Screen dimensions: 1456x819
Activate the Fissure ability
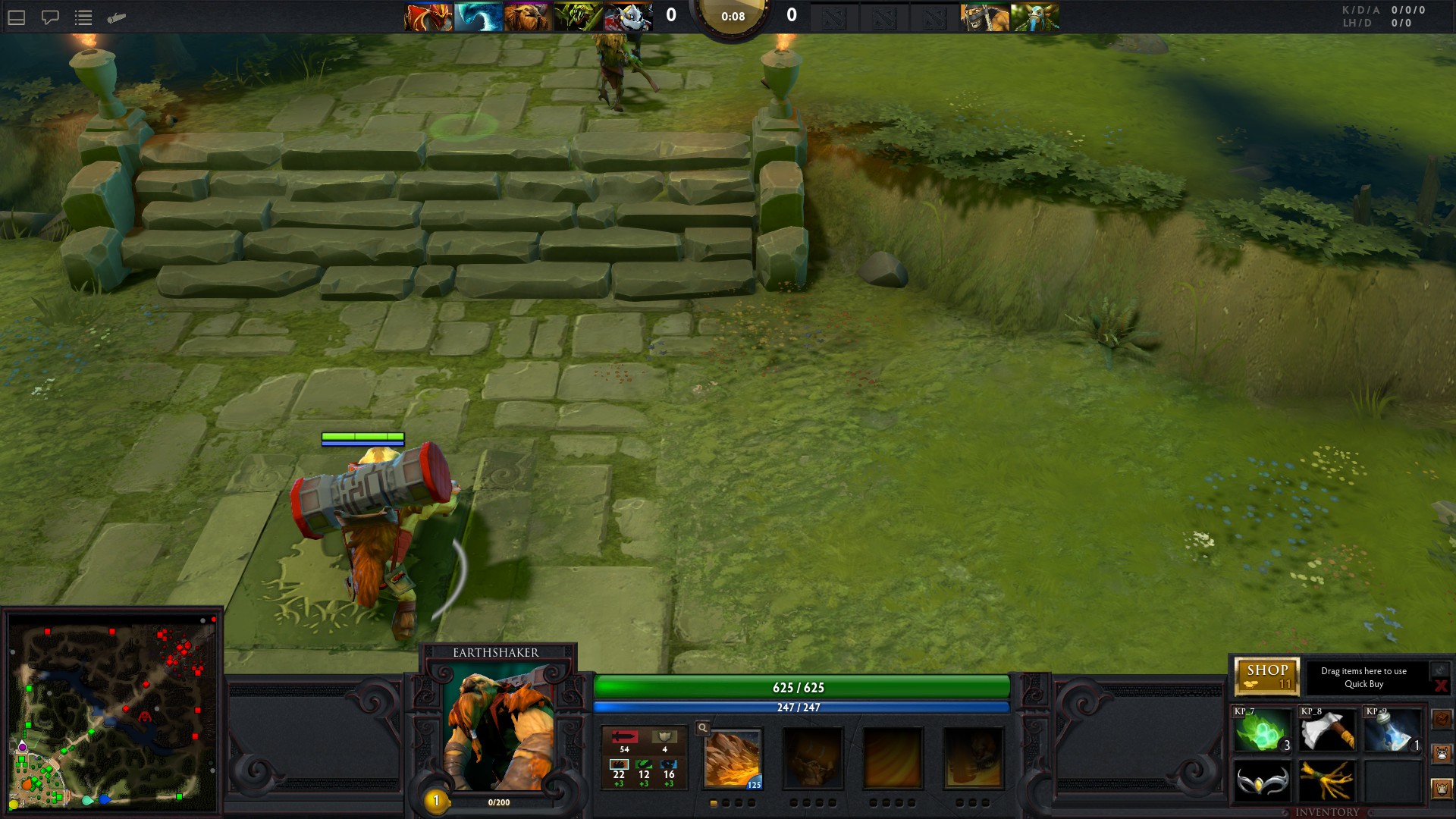point(733,758)
